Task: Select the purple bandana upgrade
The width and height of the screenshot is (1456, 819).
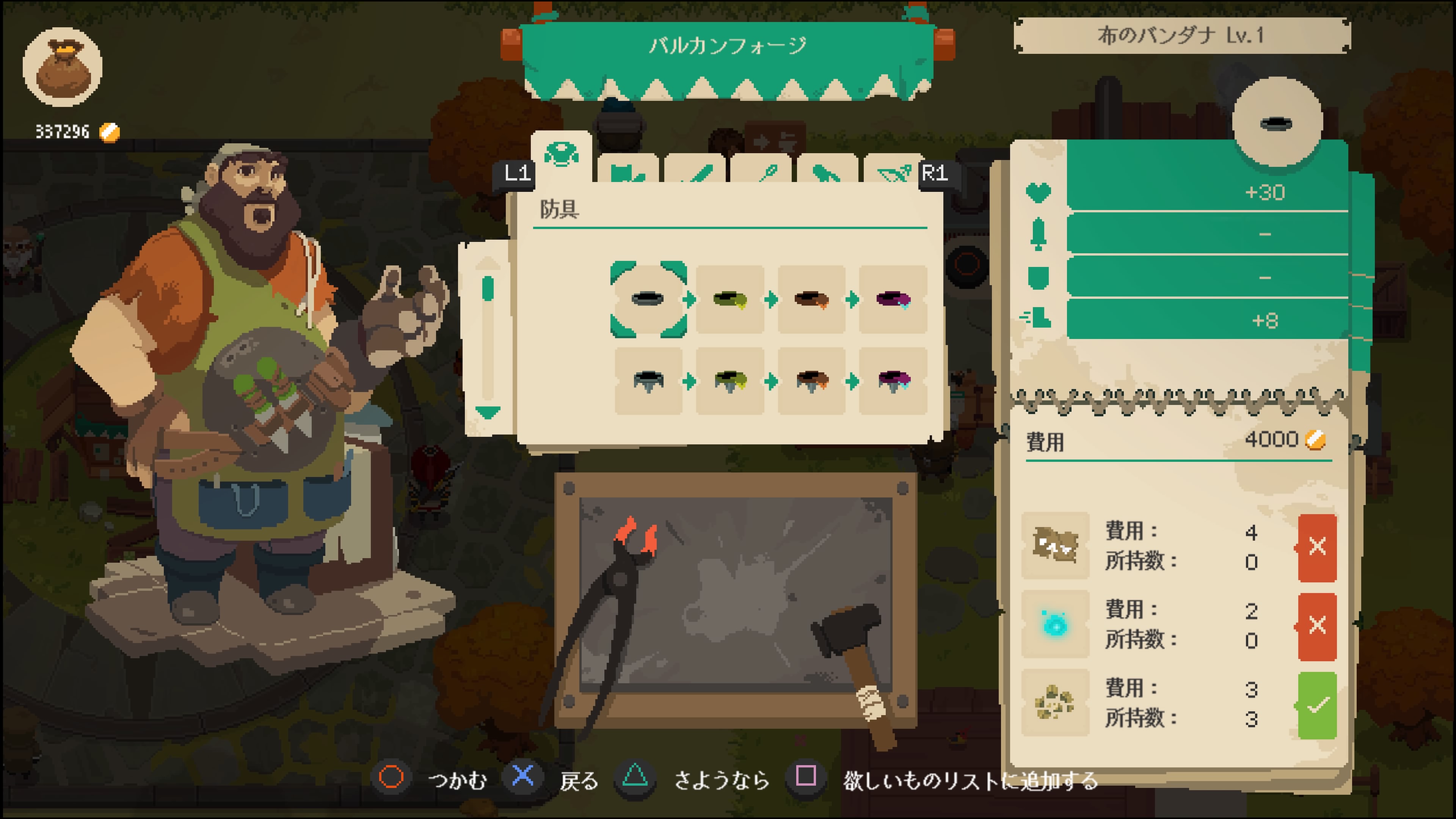Action: [893, 299]
